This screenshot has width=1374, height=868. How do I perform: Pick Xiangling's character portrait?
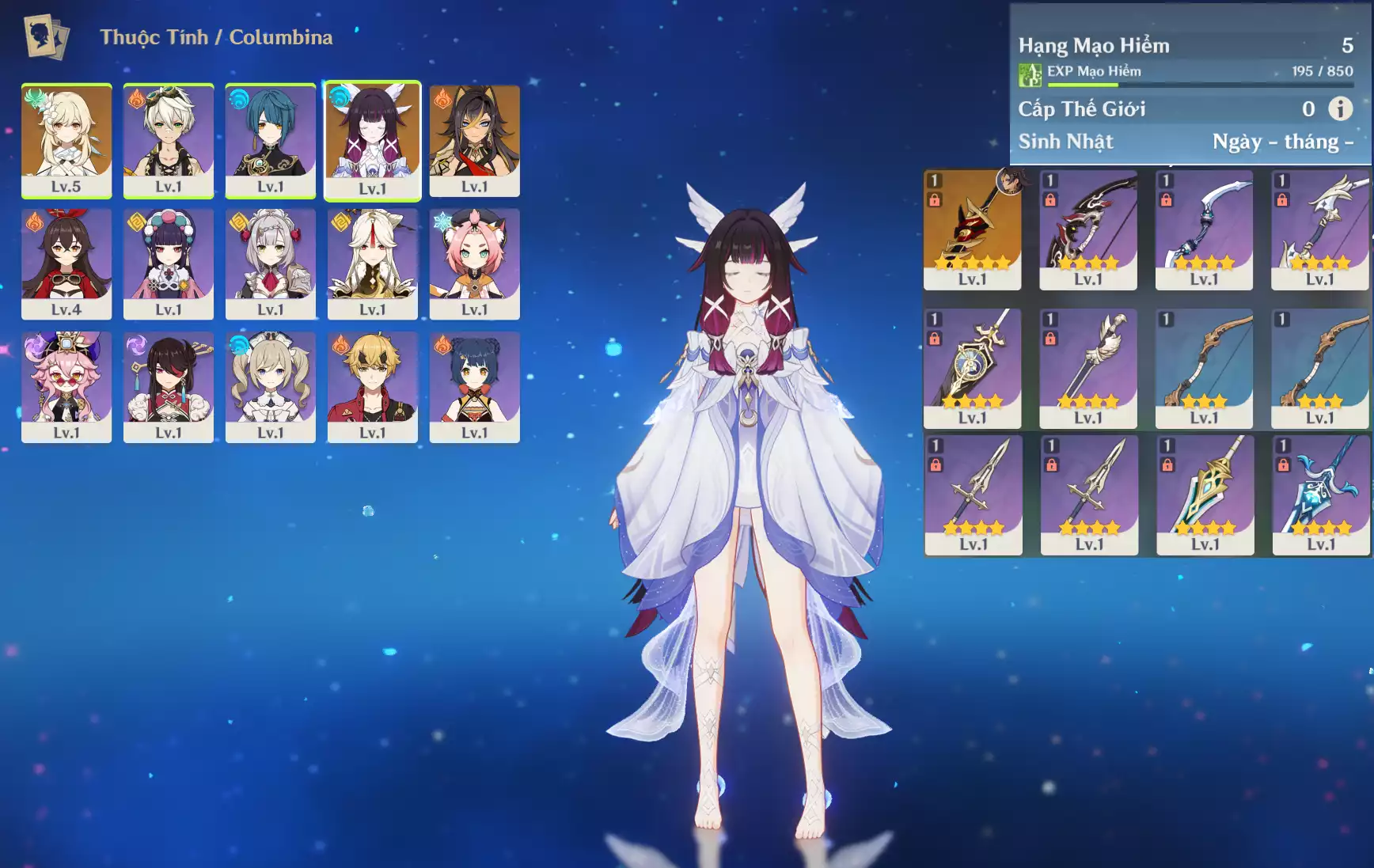pyautogui.click(x=474, y=387)
